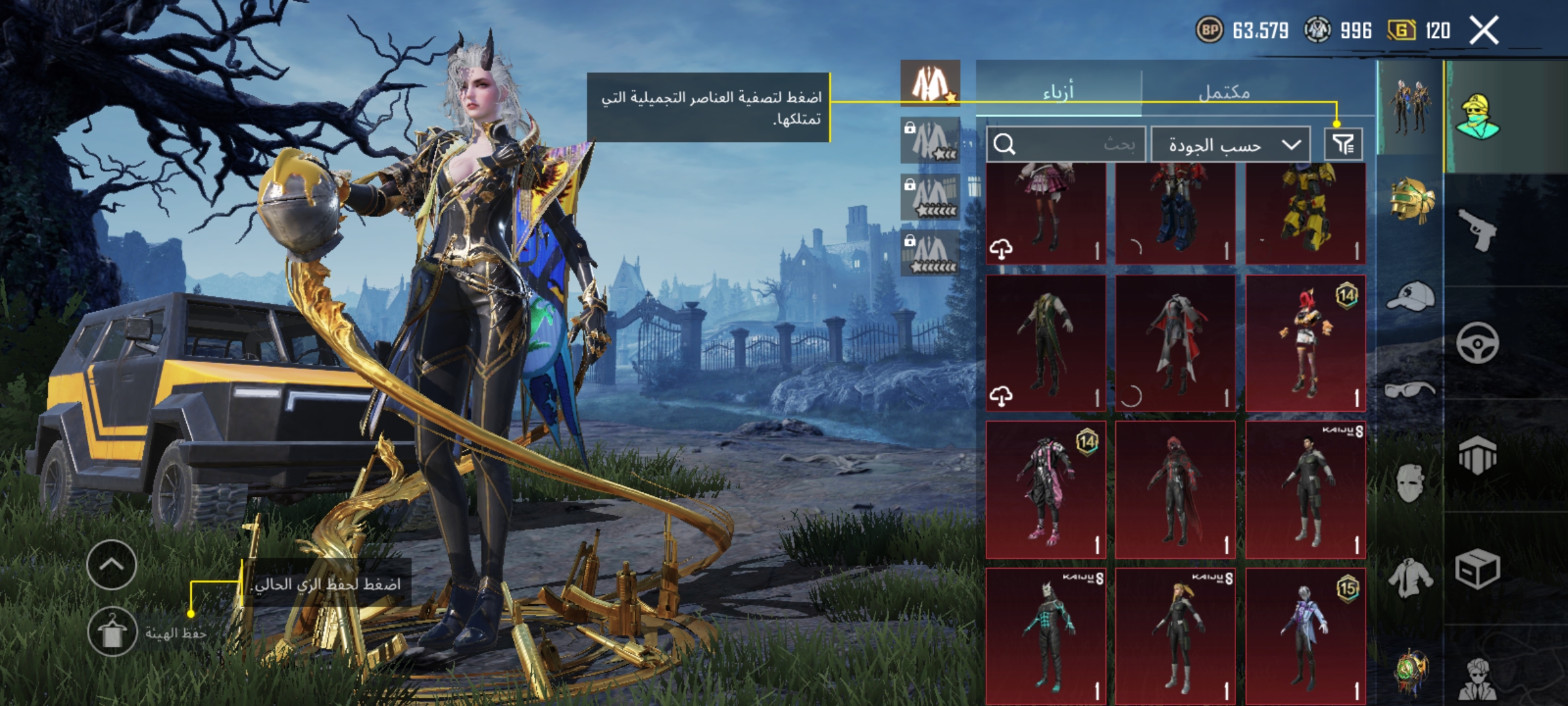This screenshot has width=1568, height=706.
Task: Select the sunglasses eyewear category
Action: click(1410, 390)
